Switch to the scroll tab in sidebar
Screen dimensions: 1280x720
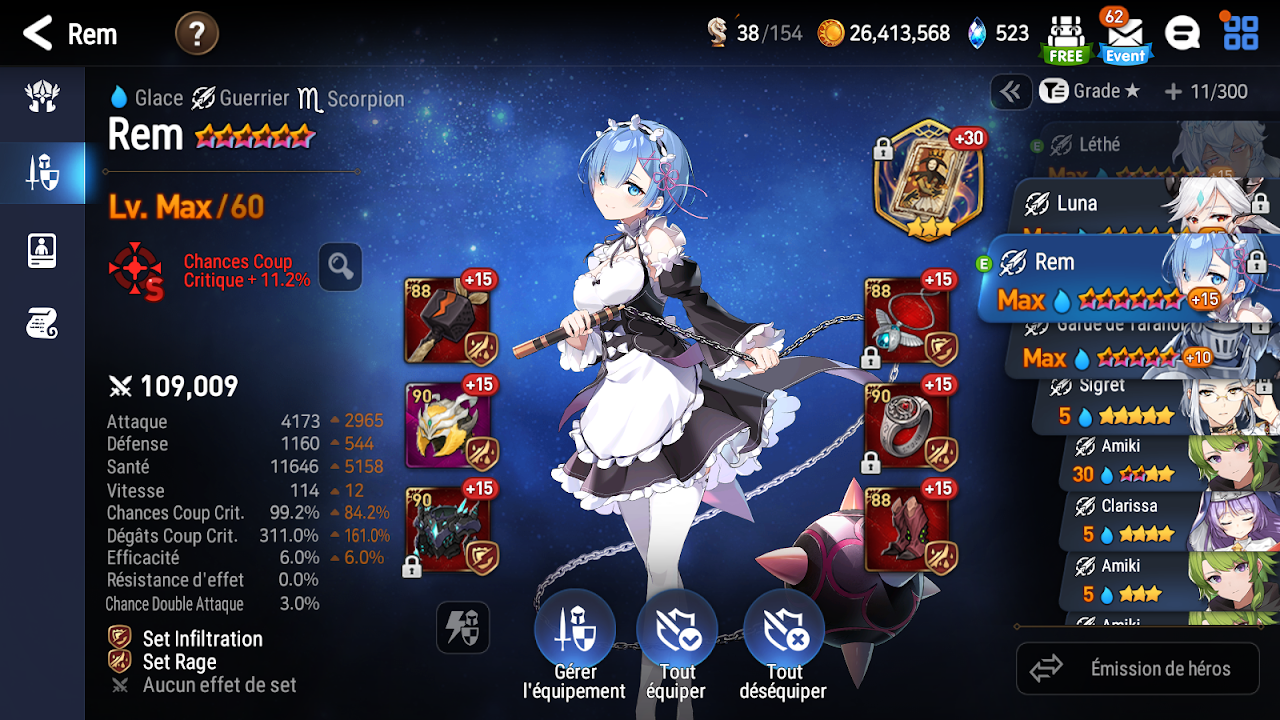[x=42, y=323]
